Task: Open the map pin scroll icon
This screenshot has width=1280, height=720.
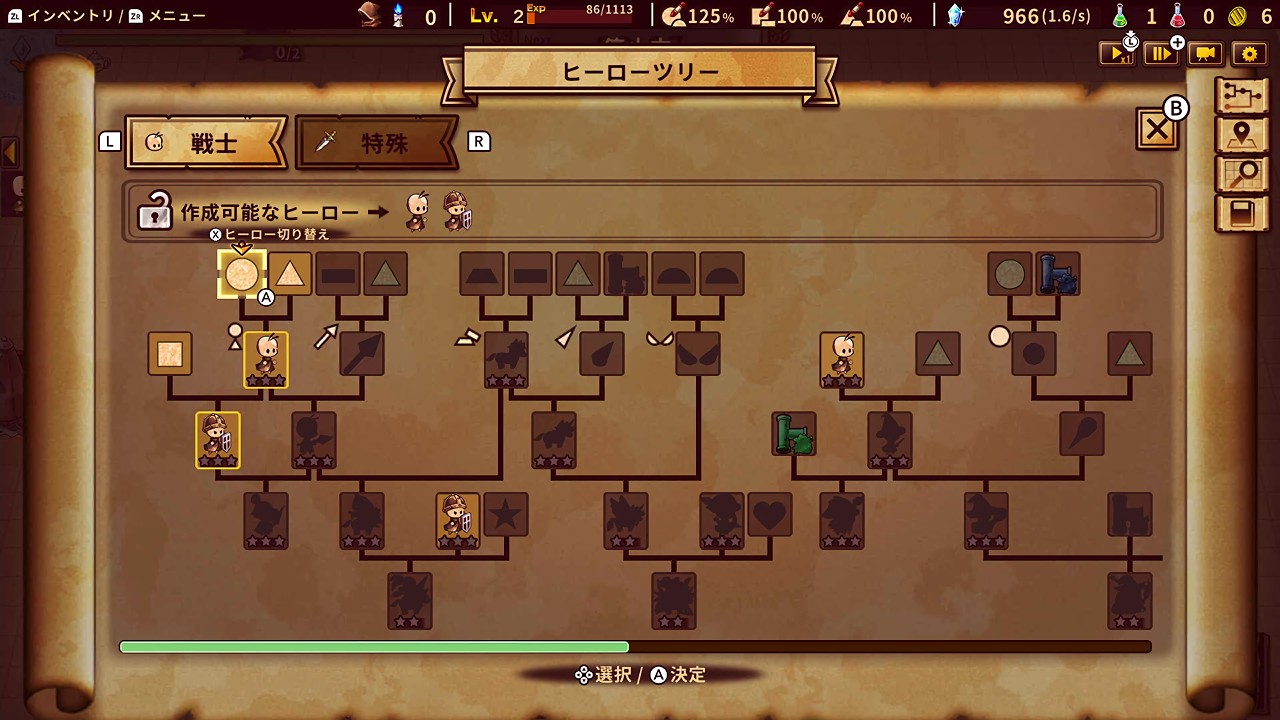Action: [1241, 135]
